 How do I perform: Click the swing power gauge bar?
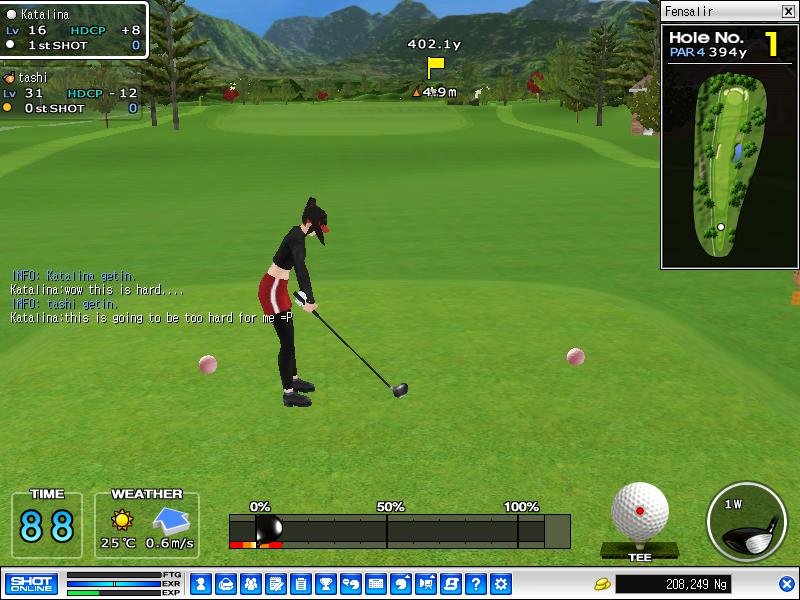pyautogui.click(x=400, y=531)
